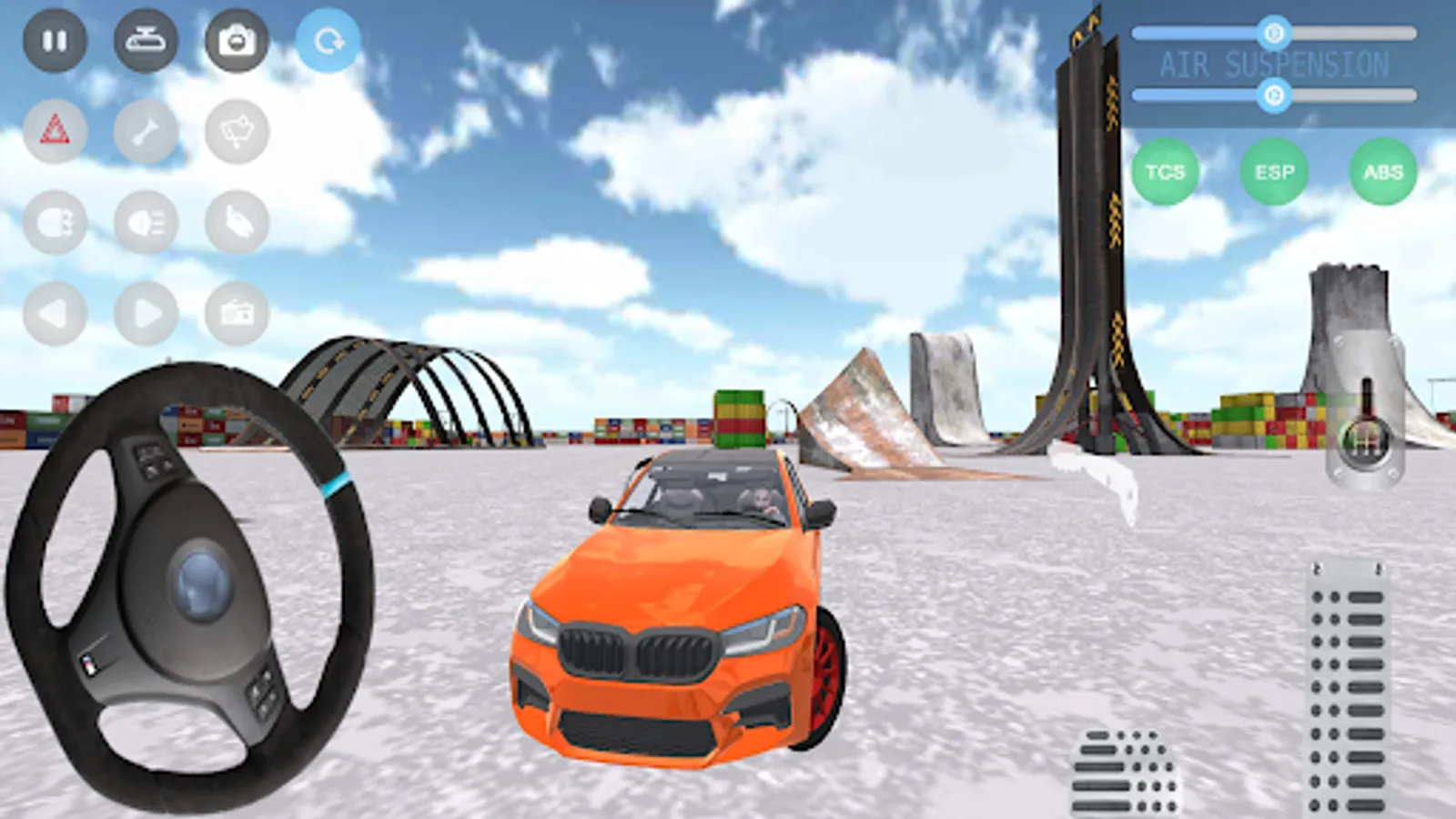Screen dimensions: 1456x819
Task: Open the radio panel
Action: pos(235,312)
